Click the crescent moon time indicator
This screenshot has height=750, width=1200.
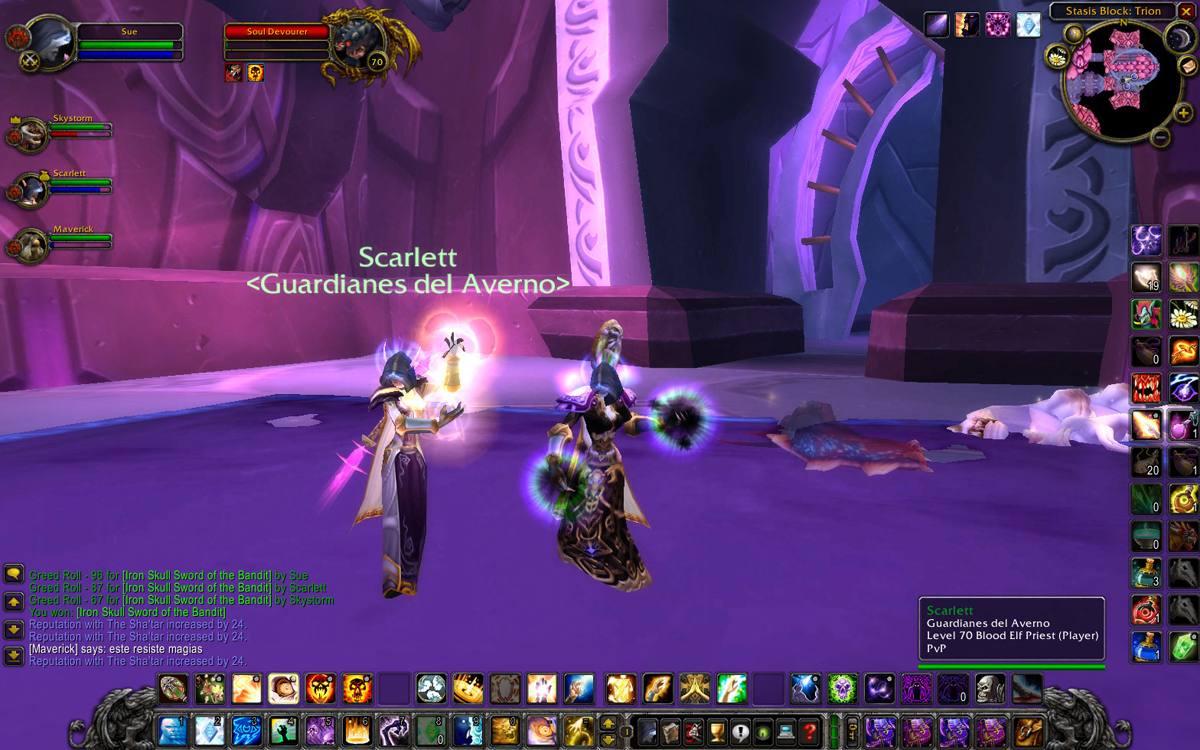[1180, 36]
